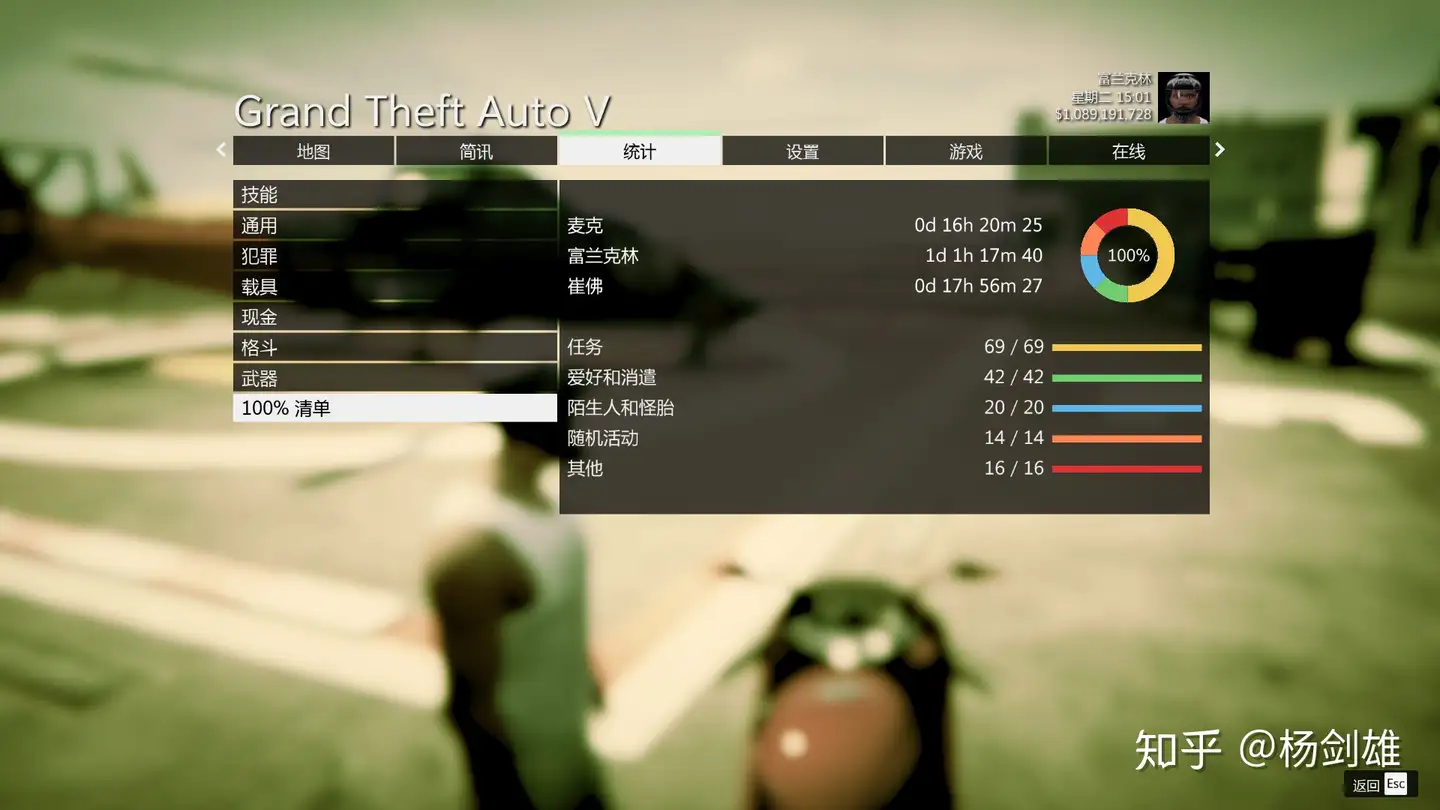
Task: Click the highlighted 100% 清单 entry
Action: [x=394, y=407]
